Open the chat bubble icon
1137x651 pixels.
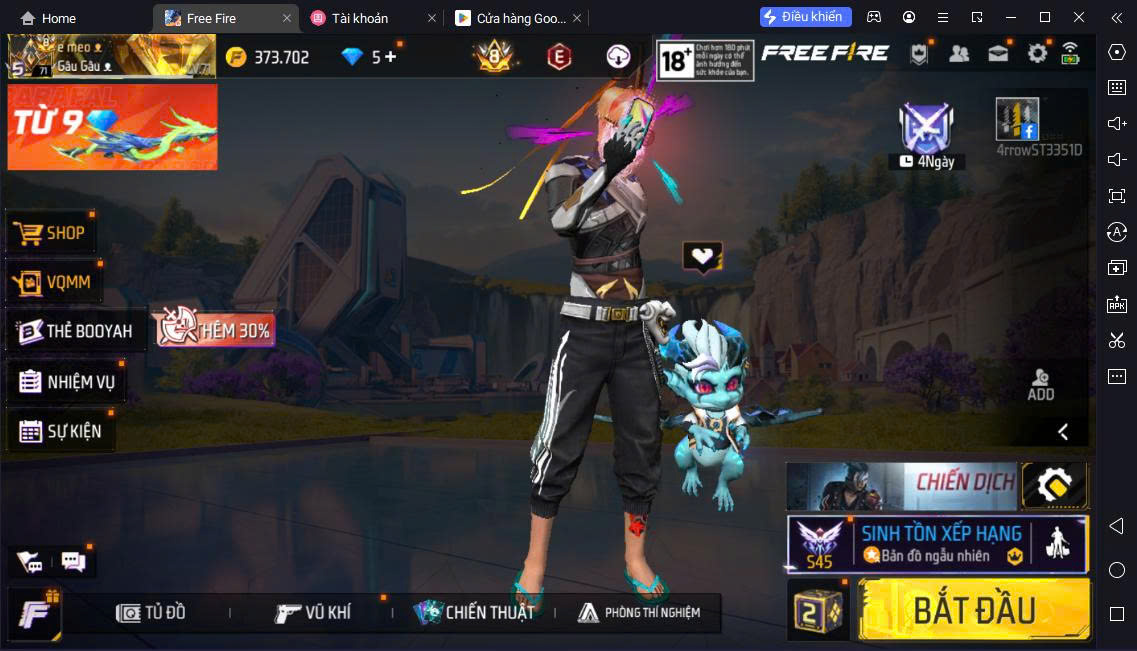(x=74, y=561)
